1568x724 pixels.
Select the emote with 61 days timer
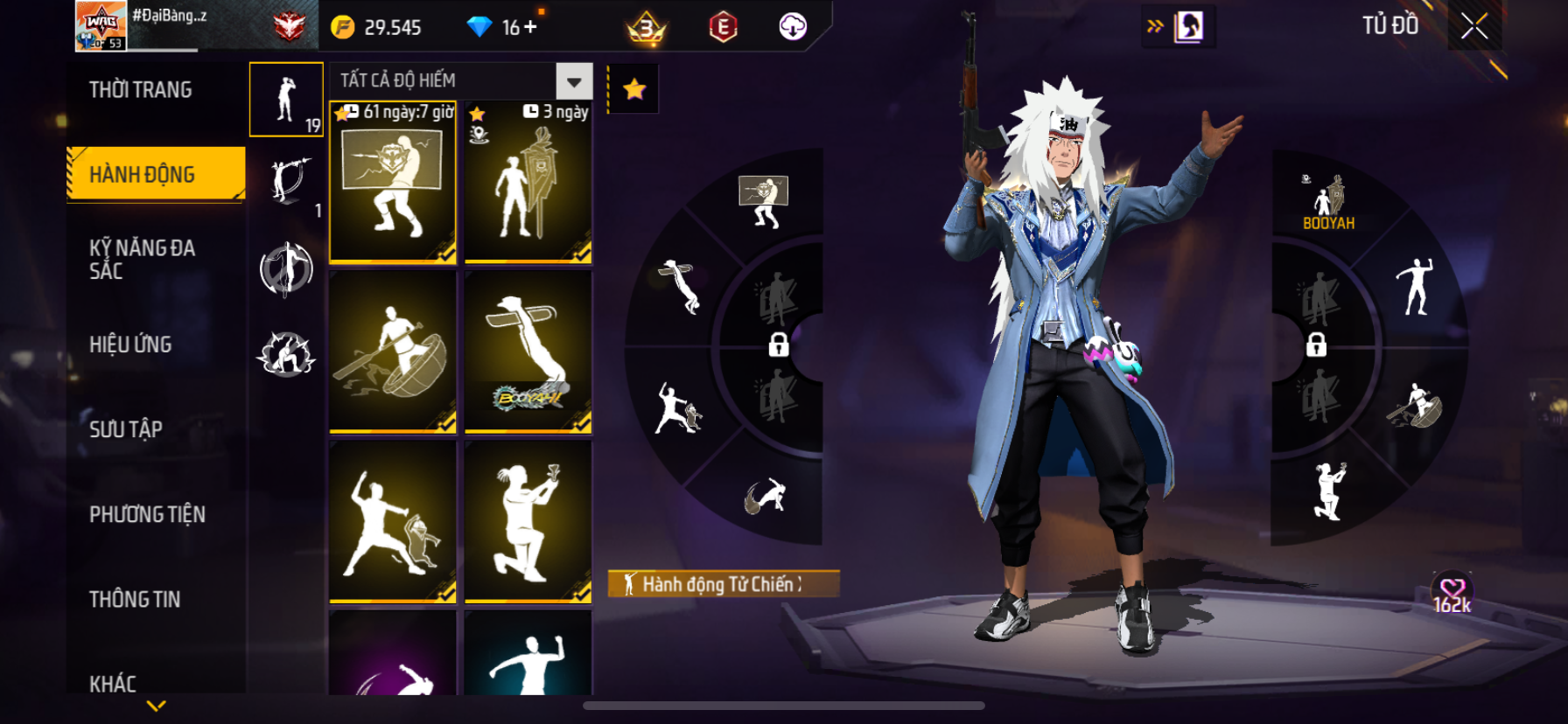393,182
